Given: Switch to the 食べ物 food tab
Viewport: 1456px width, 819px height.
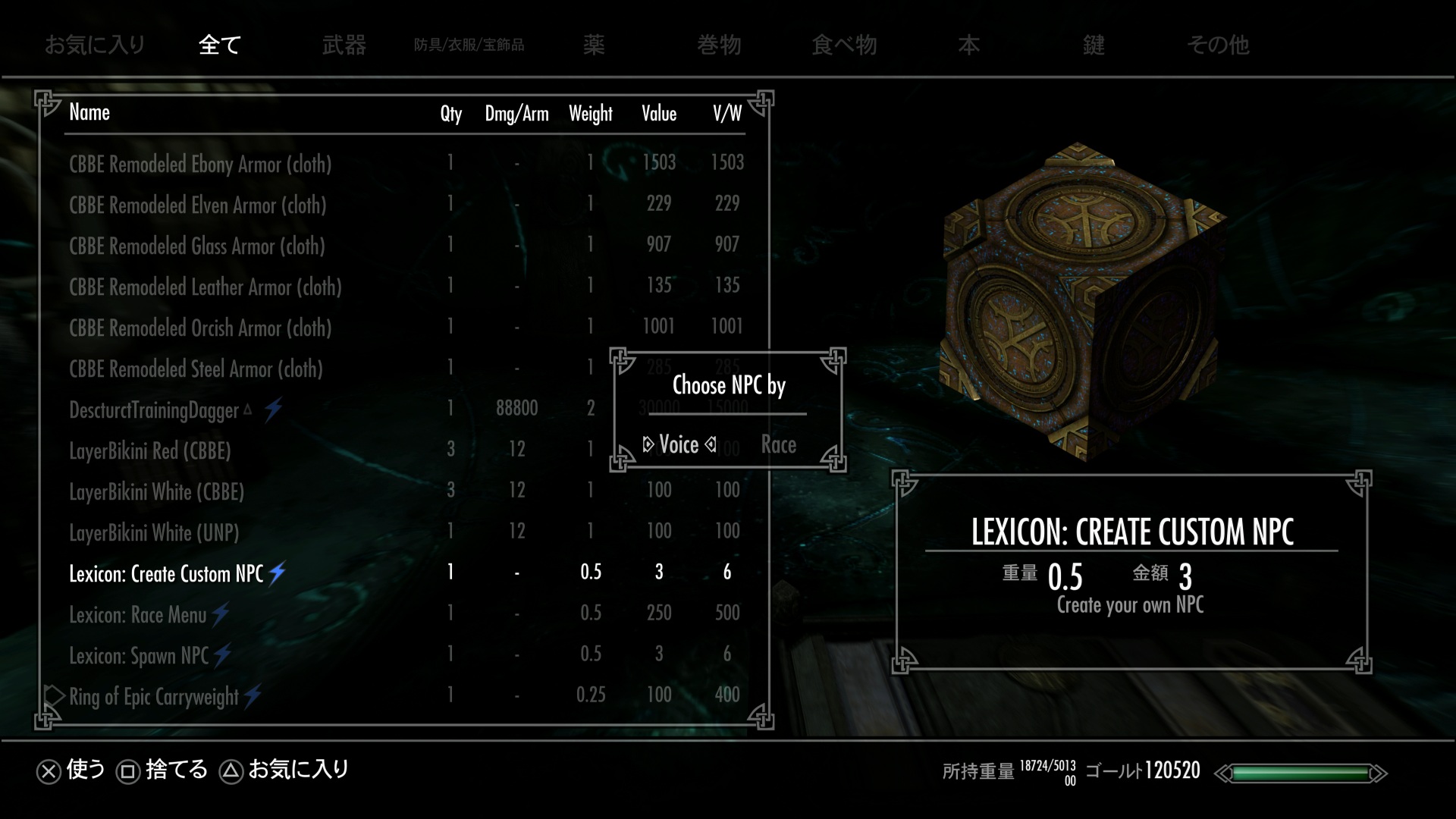Looking at the screenshot, I should tap(844, 45).
